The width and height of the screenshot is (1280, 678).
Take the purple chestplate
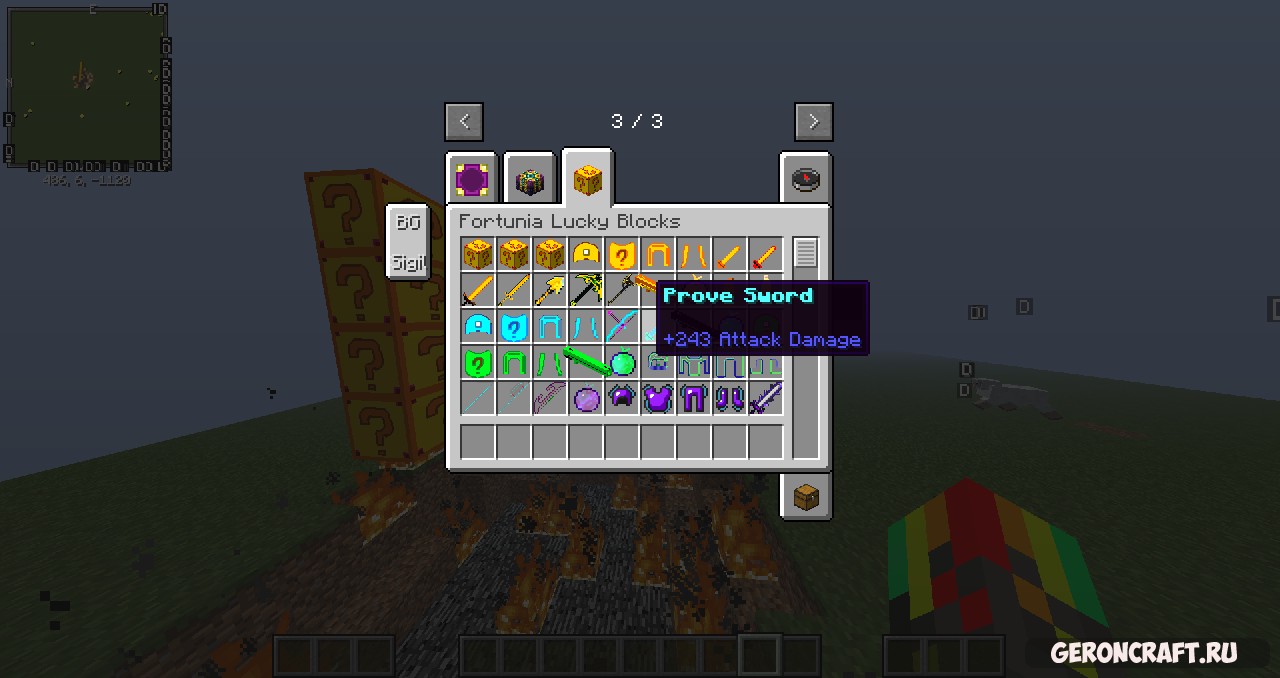point(658,399)
